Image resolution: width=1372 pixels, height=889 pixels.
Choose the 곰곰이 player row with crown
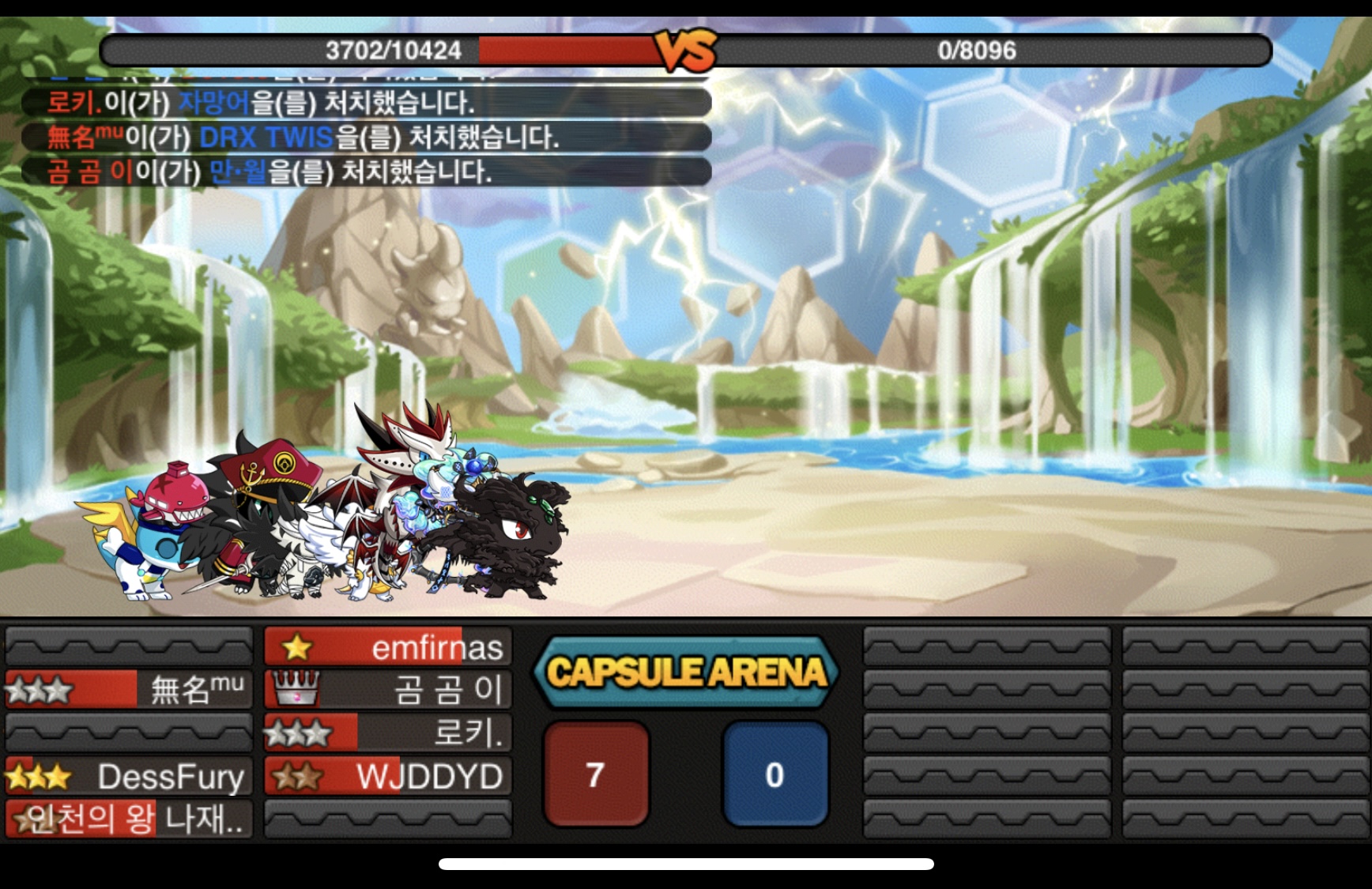pyautogui.click(x=387, y=690)
